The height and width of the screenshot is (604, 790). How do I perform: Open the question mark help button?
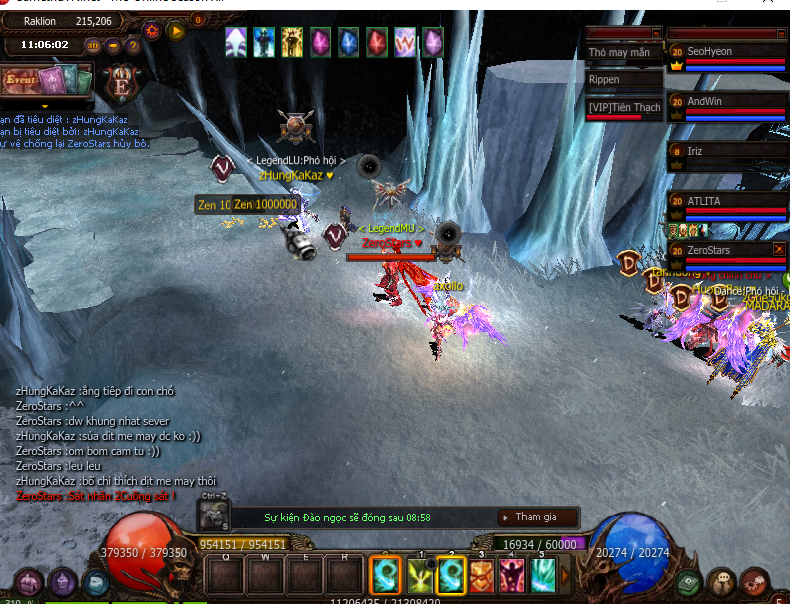click(x=132, y=45)
